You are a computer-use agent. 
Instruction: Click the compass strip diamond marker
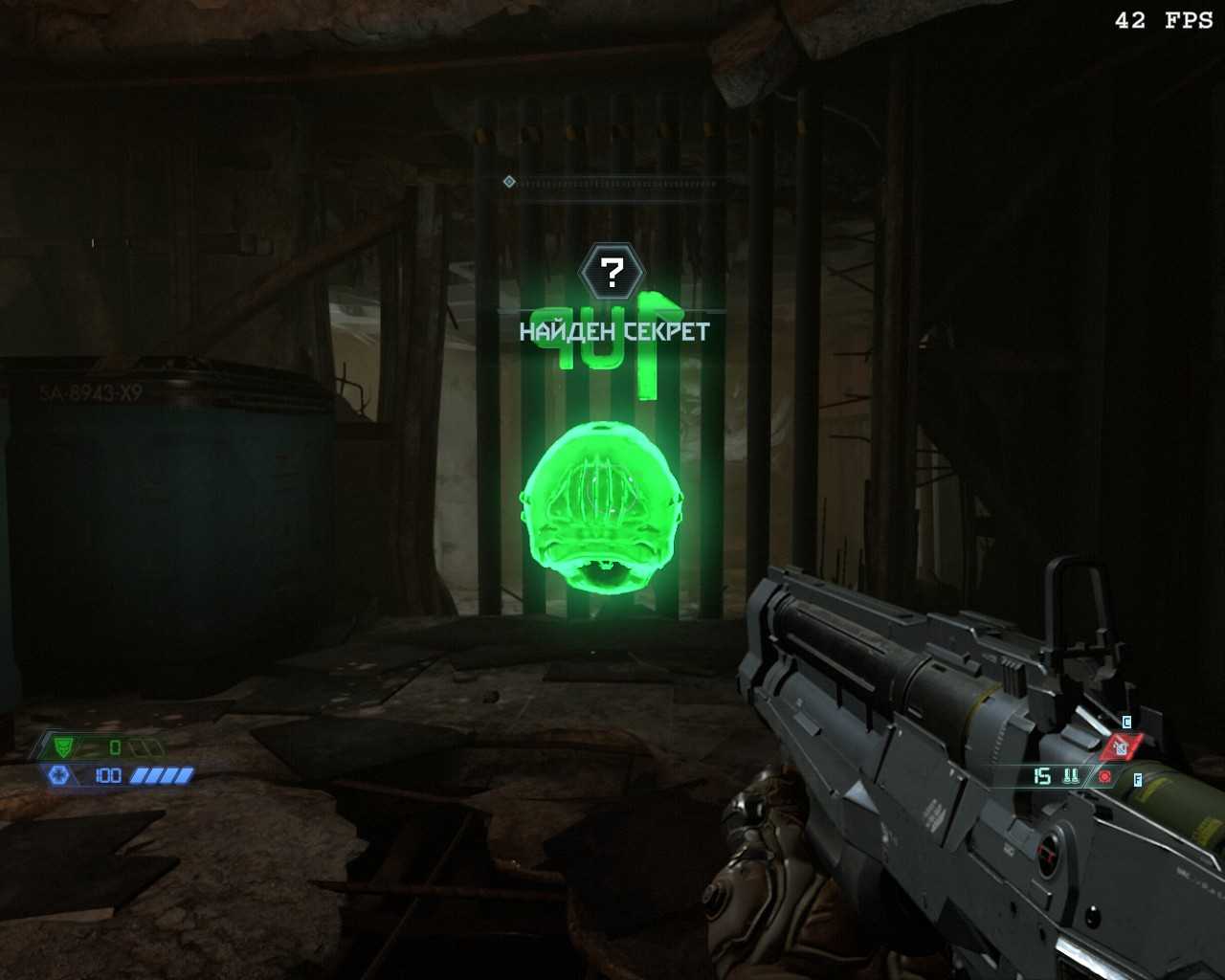(x=509, y=181)
